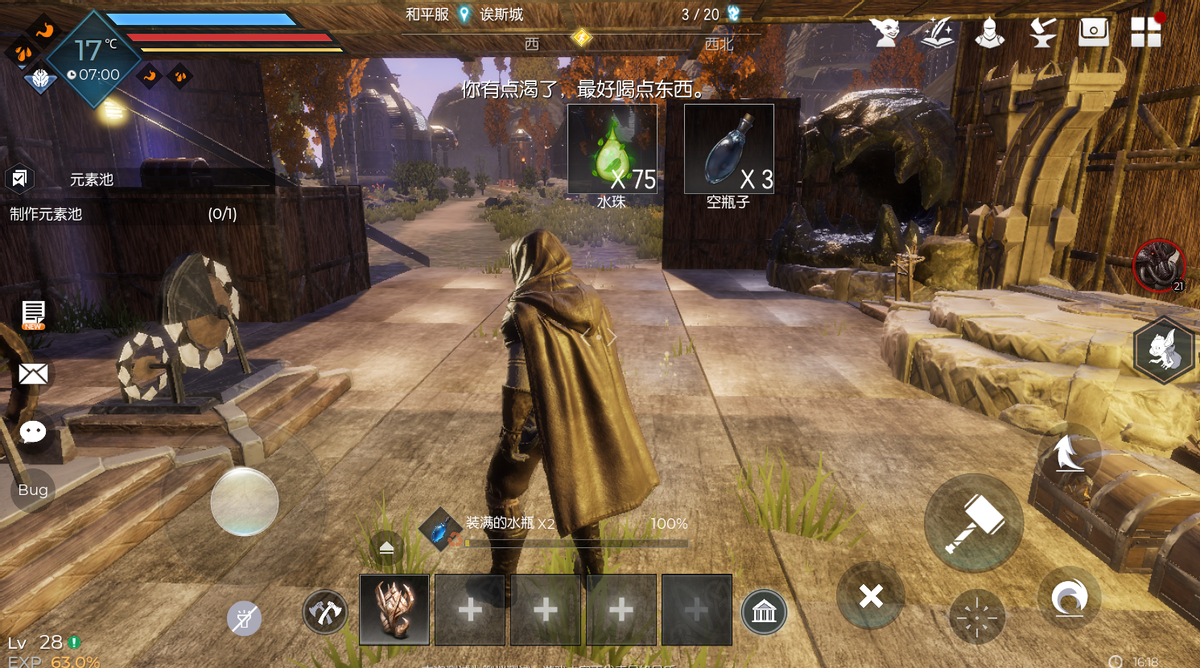This screenshot has width=1200, height=668.
Task: Open the chat speech bubble
Action: 33,432
